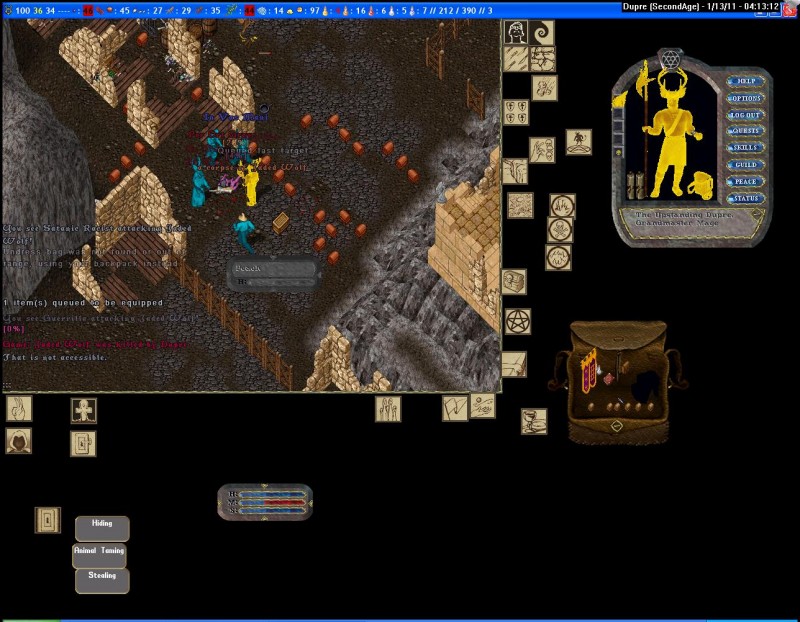Open the Options menu
The height and width of the screenshot is (622, 800).
coord(744,98)
